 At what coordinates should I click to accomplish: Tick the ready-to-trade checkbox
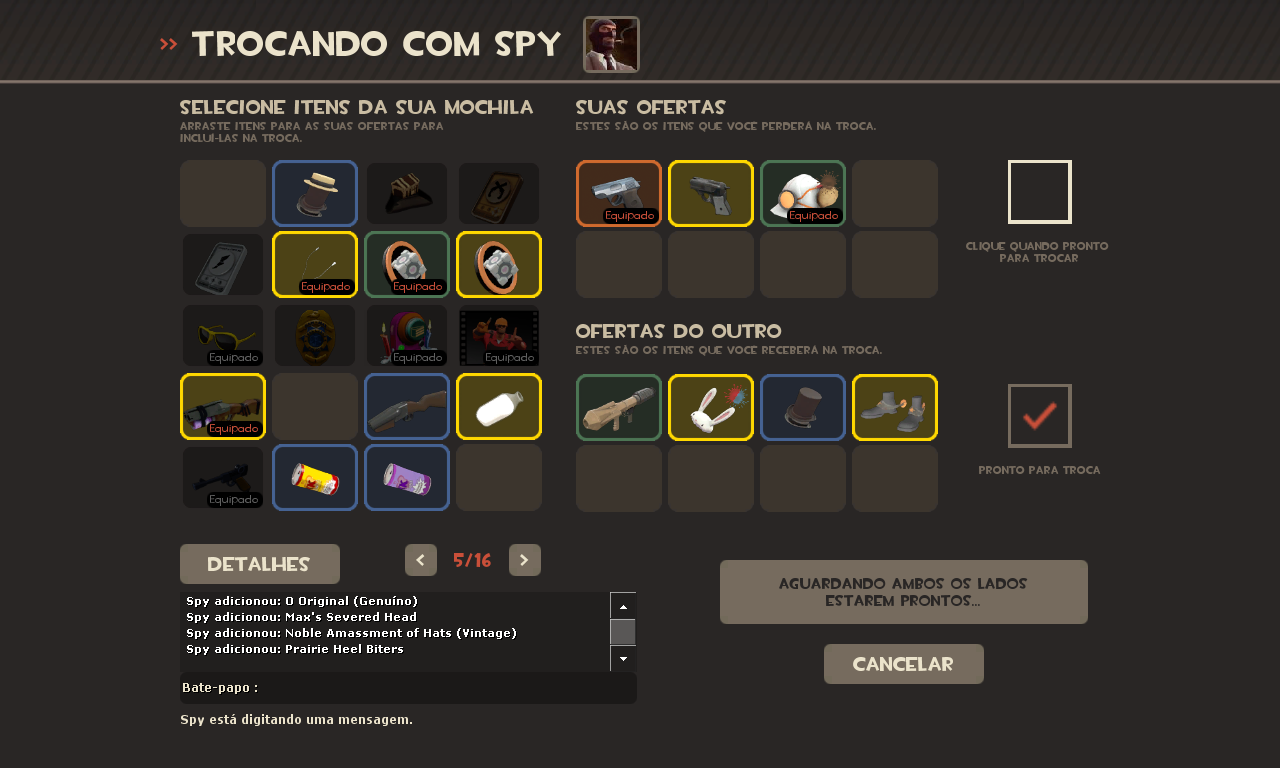1040,192
